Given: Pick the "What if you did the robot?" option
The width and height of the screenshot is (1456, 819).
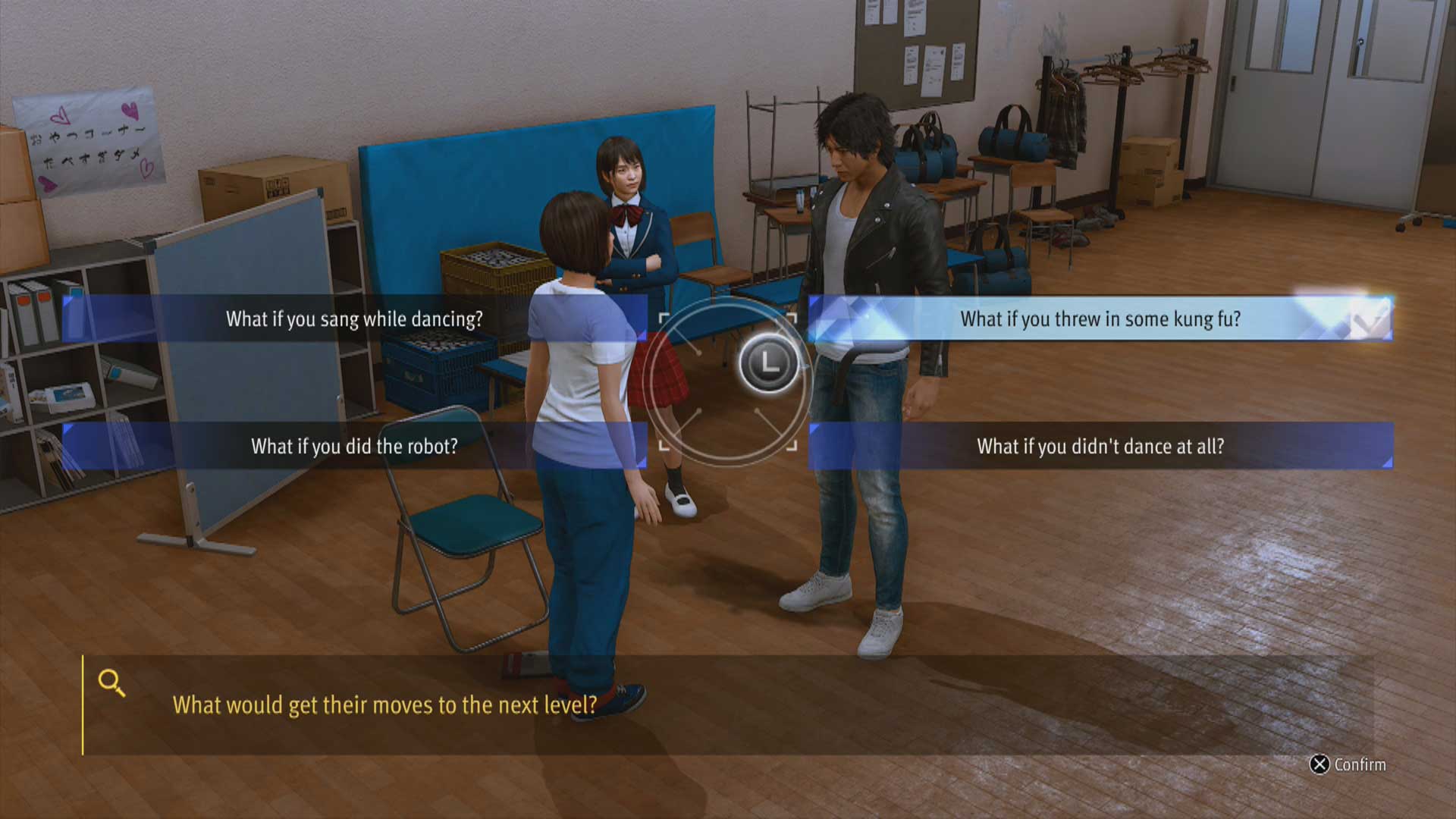Looking at the screenshot, I should point(354,446).
